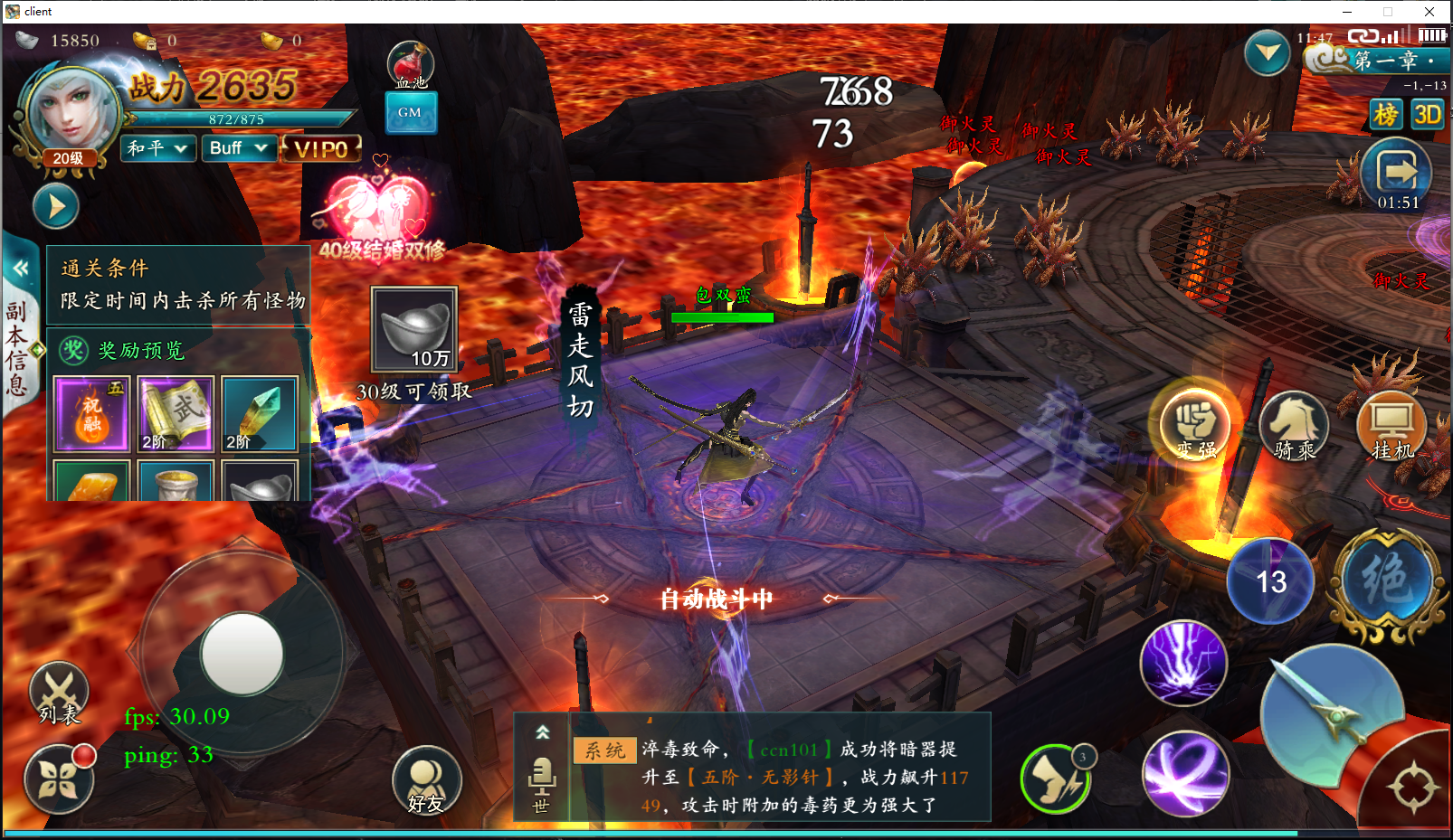
Task: Close the client window
Action: click(x=1429, y=12)
